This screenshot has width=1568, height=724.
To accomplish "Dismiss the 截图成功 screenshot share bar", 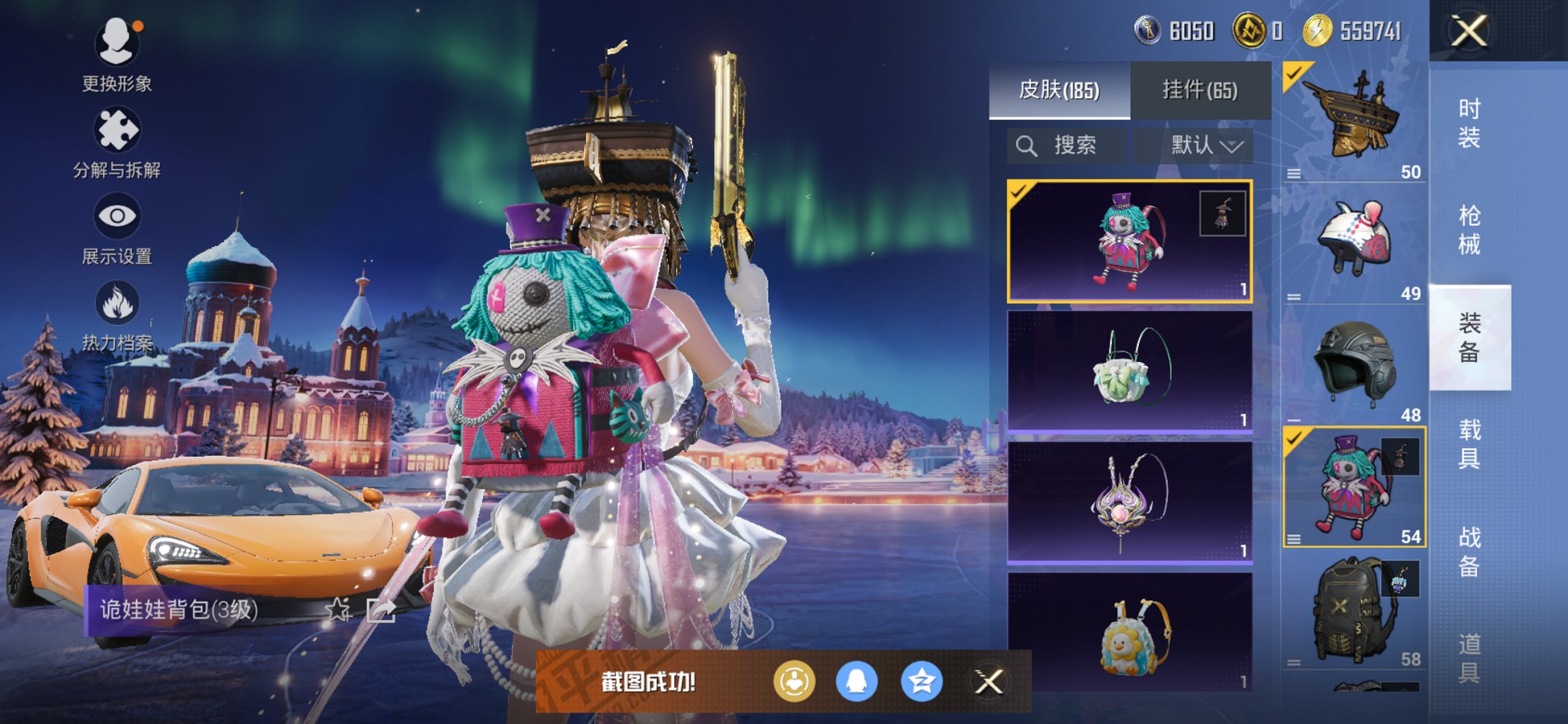I will point(989,682).
